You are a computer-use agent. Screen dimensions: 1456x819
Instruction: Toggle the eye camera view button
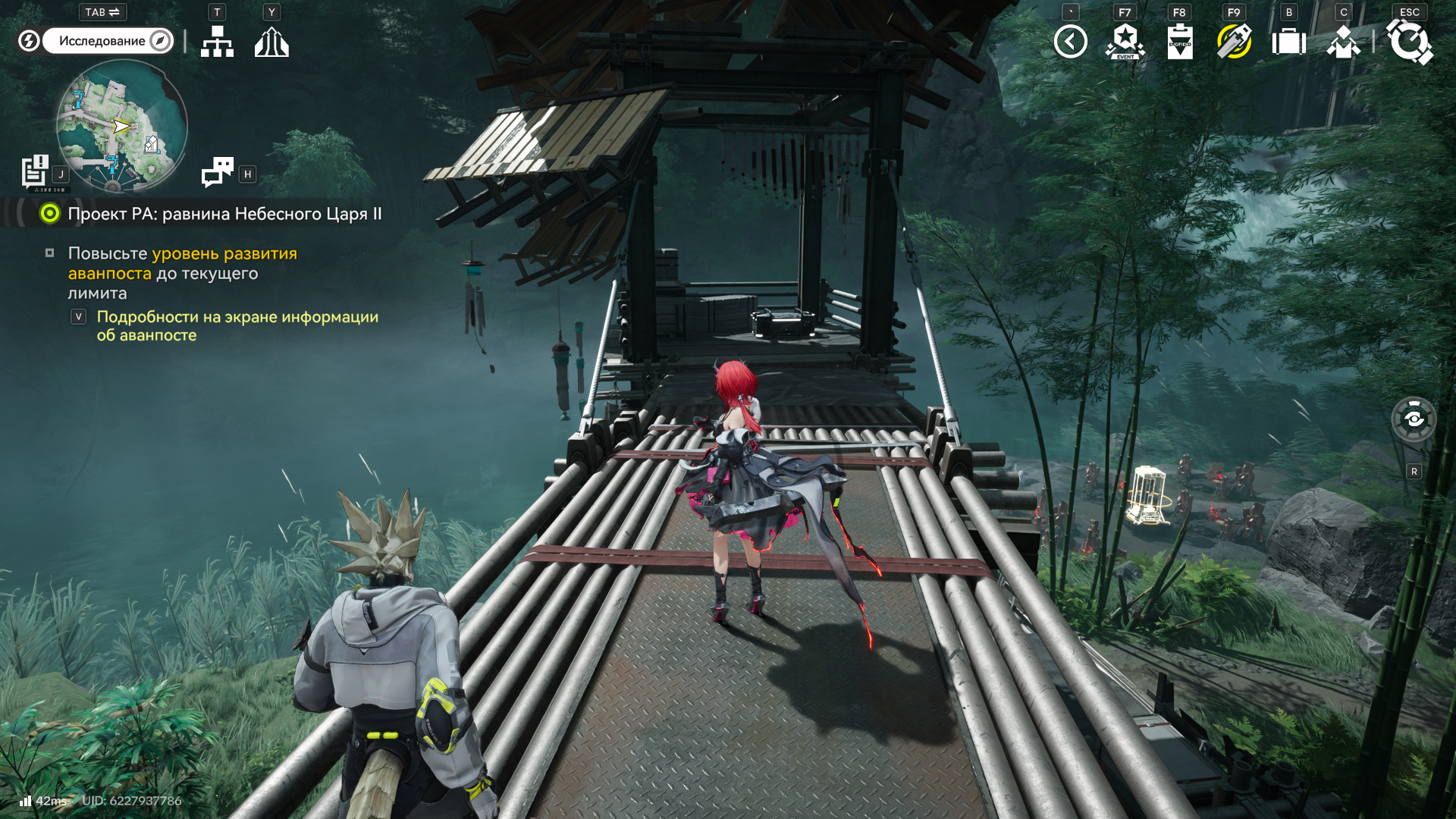1414,419
